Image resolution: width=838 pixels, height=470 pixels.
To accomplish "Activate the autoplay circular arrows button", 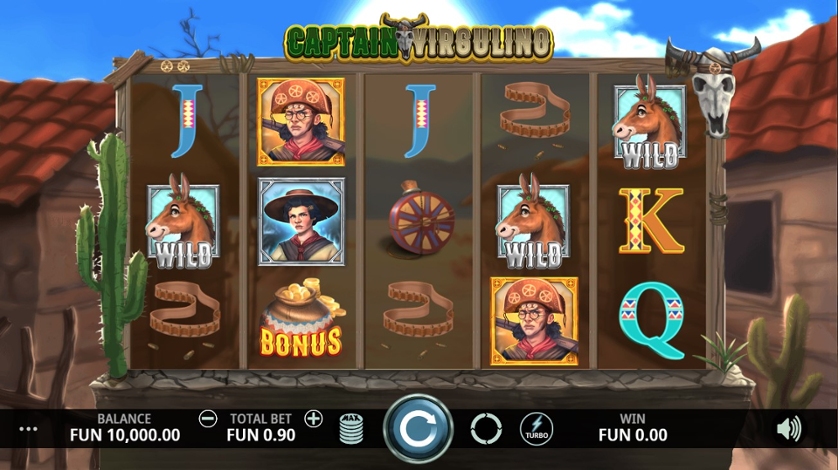I will click(486, 429).
